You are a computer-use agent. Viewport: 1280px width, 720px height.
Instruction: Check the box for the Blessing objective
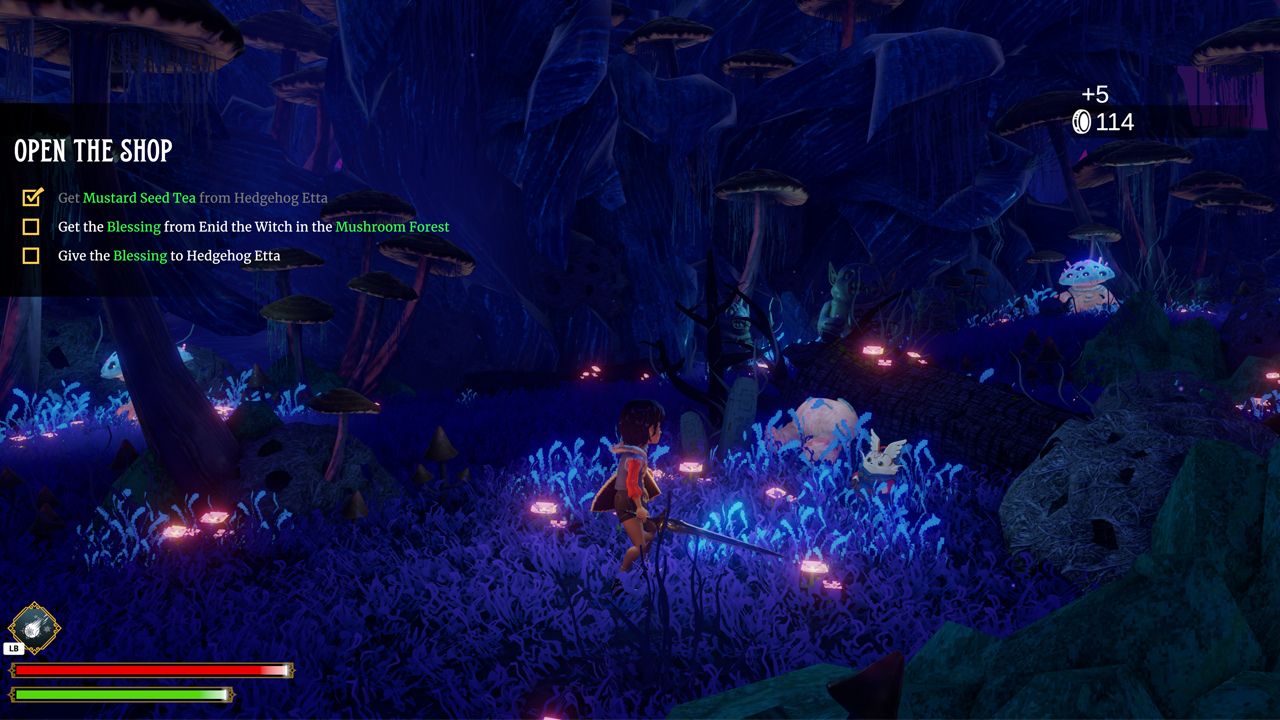(31, 226)
